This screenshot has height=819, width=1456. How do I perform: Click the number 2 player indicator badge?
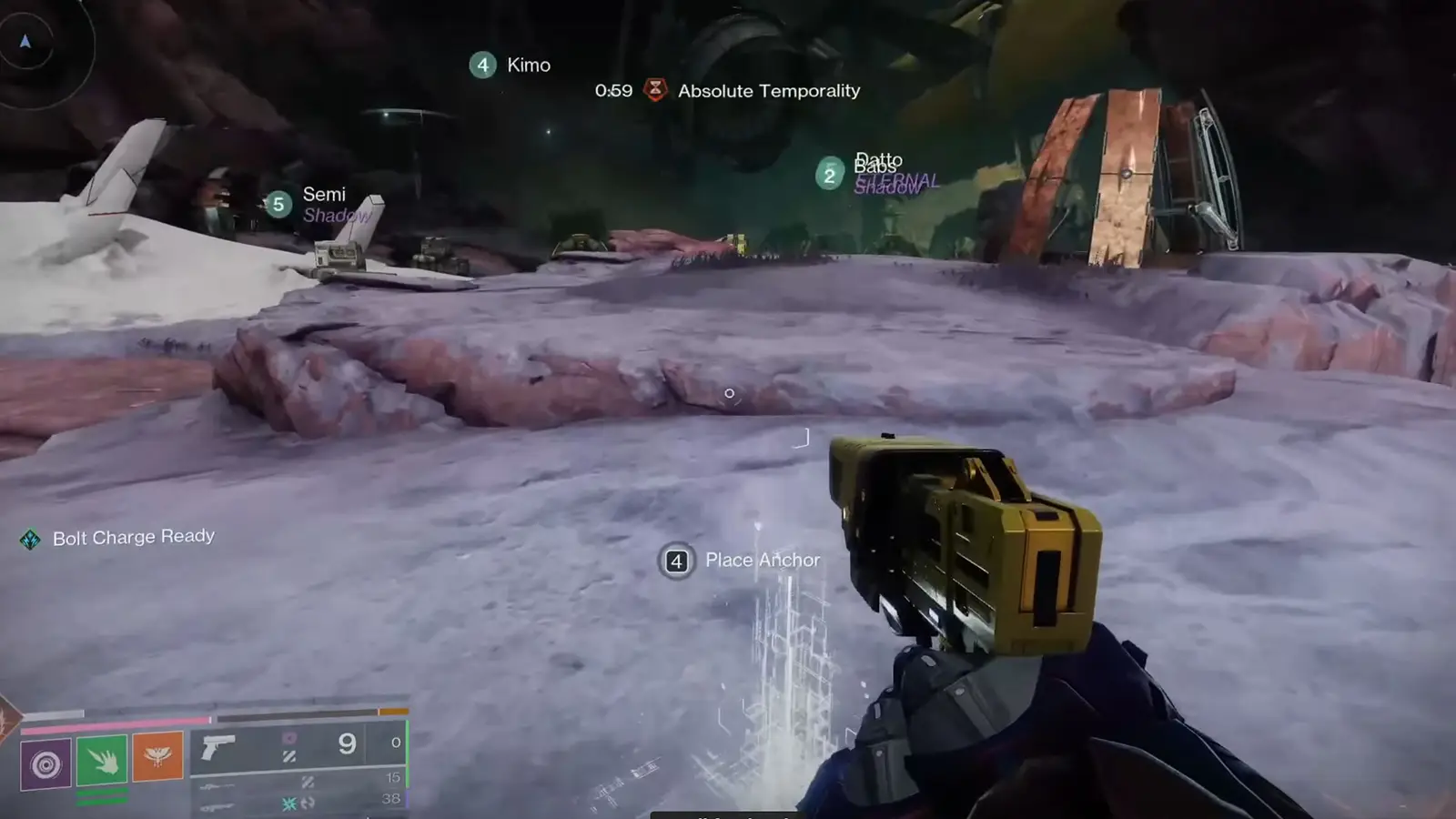(x=829, y=174)
